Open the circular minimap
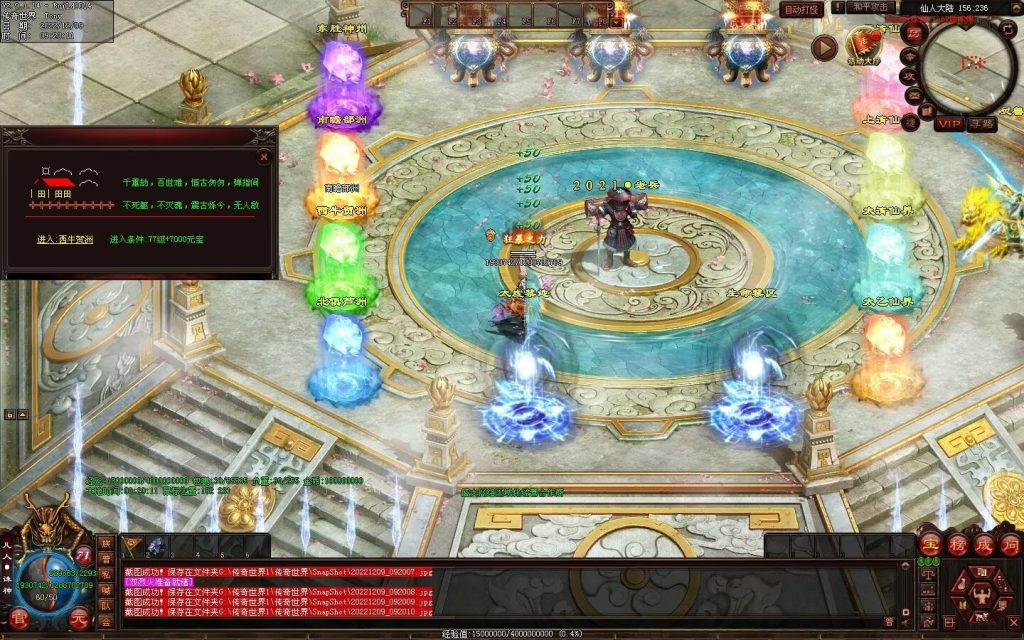This screenshot has width=1024, height=640. pos(968,66)
